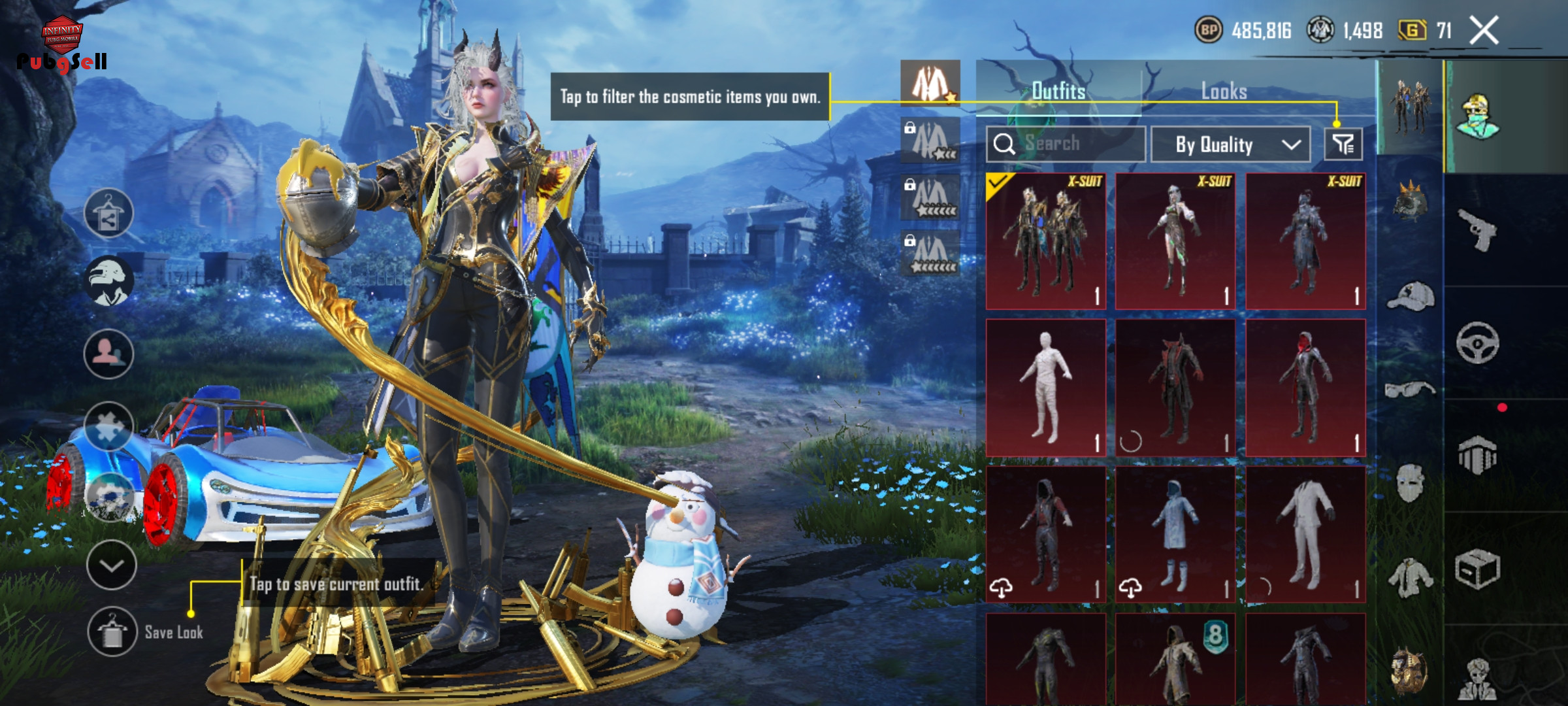This screenshot has height=706, width=1568.
Task: Select the face mask category
Action: pyautogui.click(x=1411, y=482)
